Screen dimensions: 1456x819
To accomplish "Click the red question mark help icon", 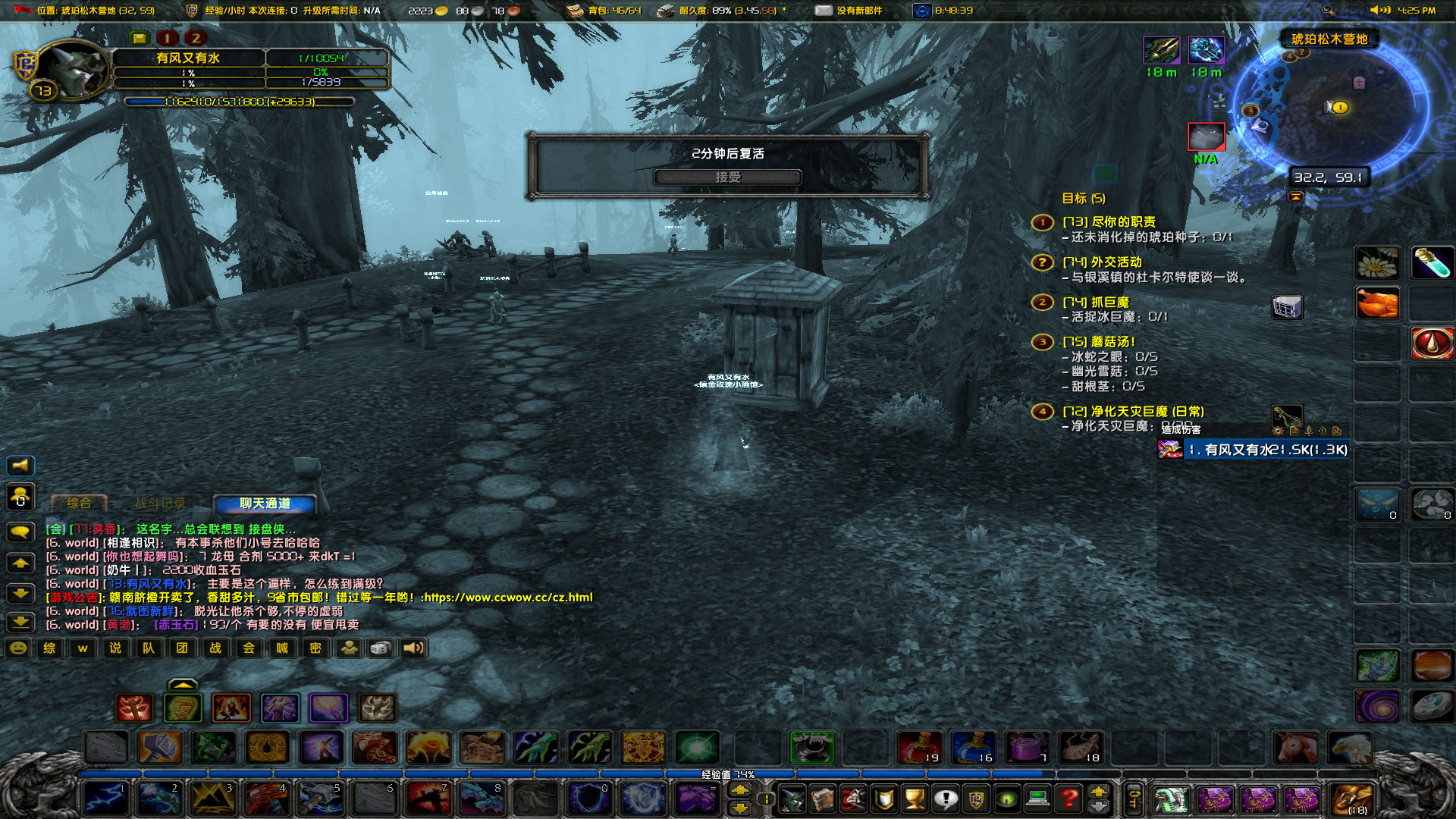I will pos(1067,799).
